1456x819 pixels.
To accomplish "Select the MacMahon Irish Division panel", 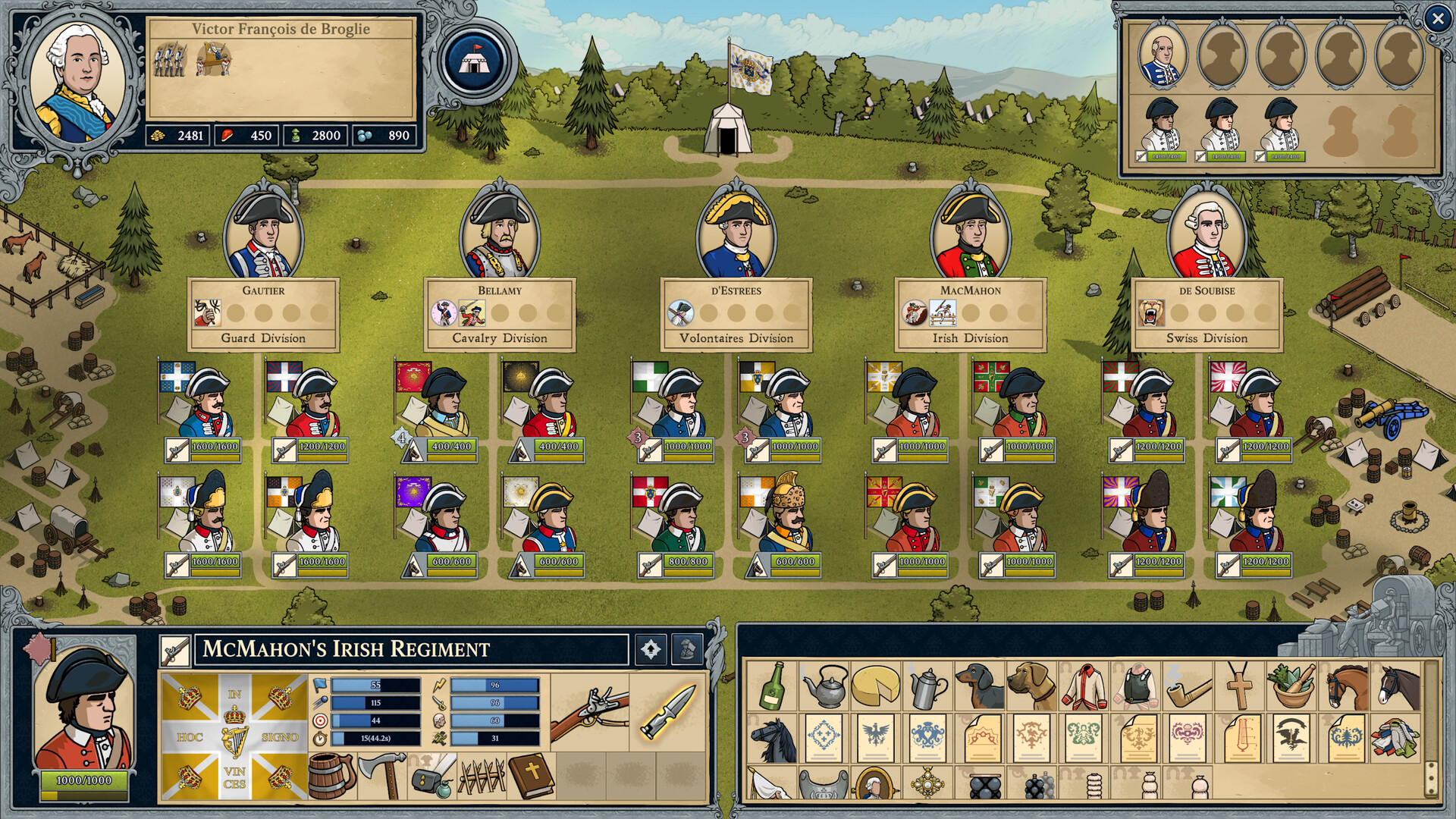I will [x=971, y=315].
